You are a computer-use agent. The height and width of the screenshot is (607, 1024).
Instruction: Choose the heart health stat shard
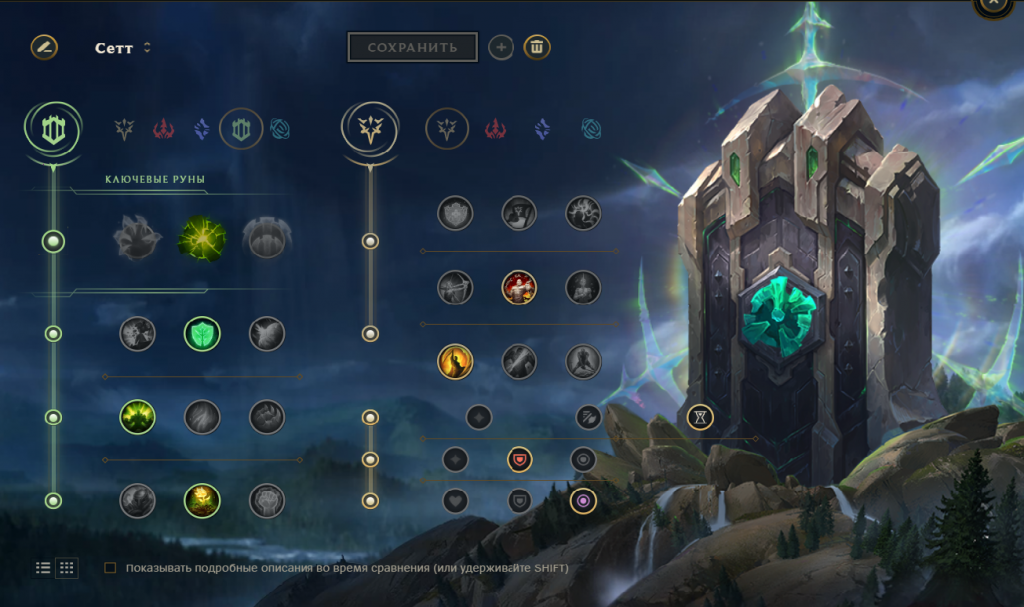(455, 500)
